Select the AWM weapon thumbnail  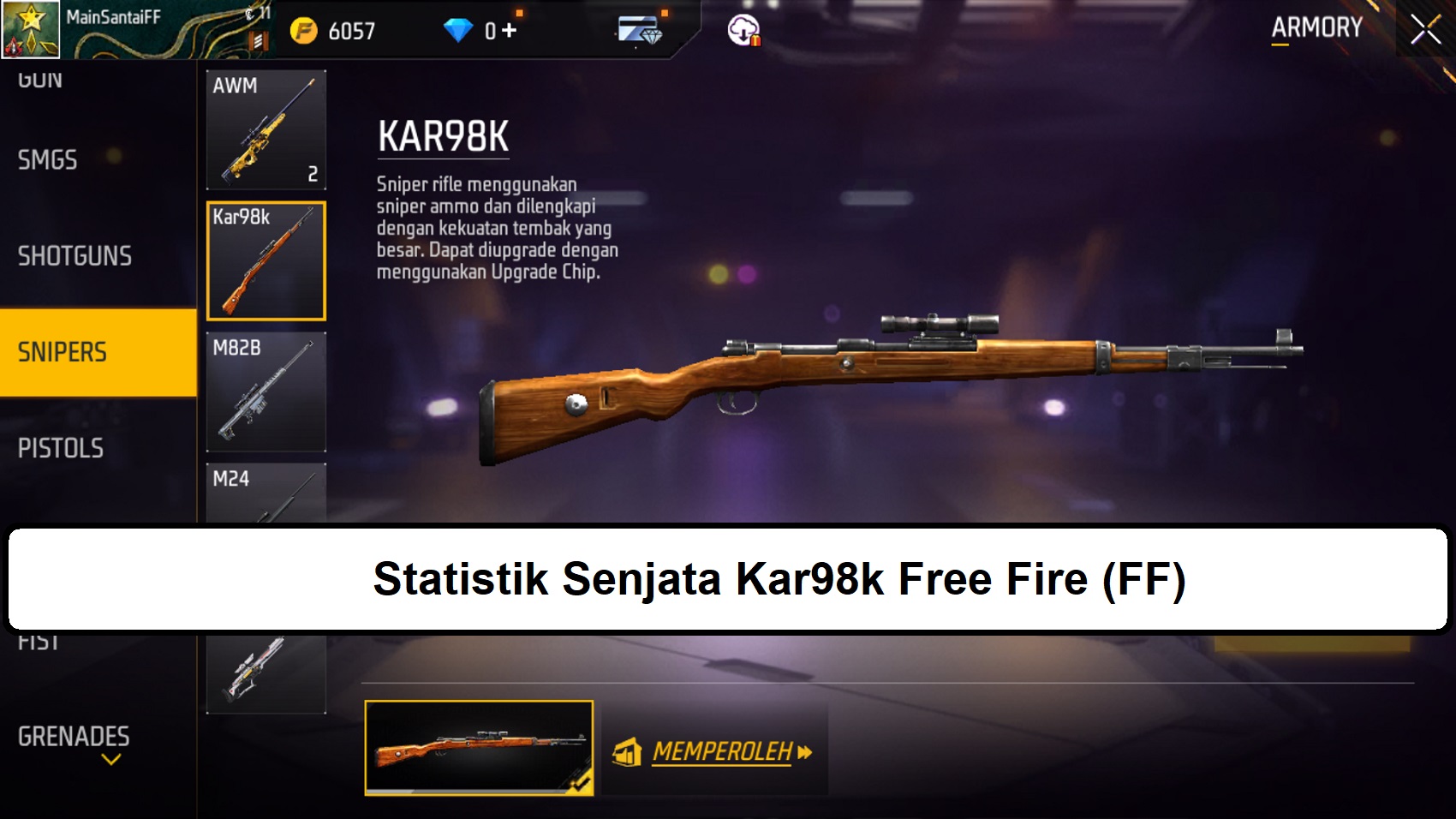[266, 129]
